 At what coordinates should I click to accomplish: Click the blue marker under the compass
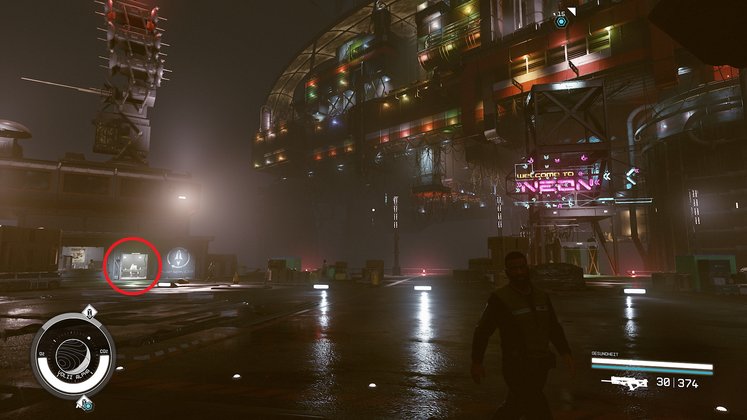[x=85, y=403]
